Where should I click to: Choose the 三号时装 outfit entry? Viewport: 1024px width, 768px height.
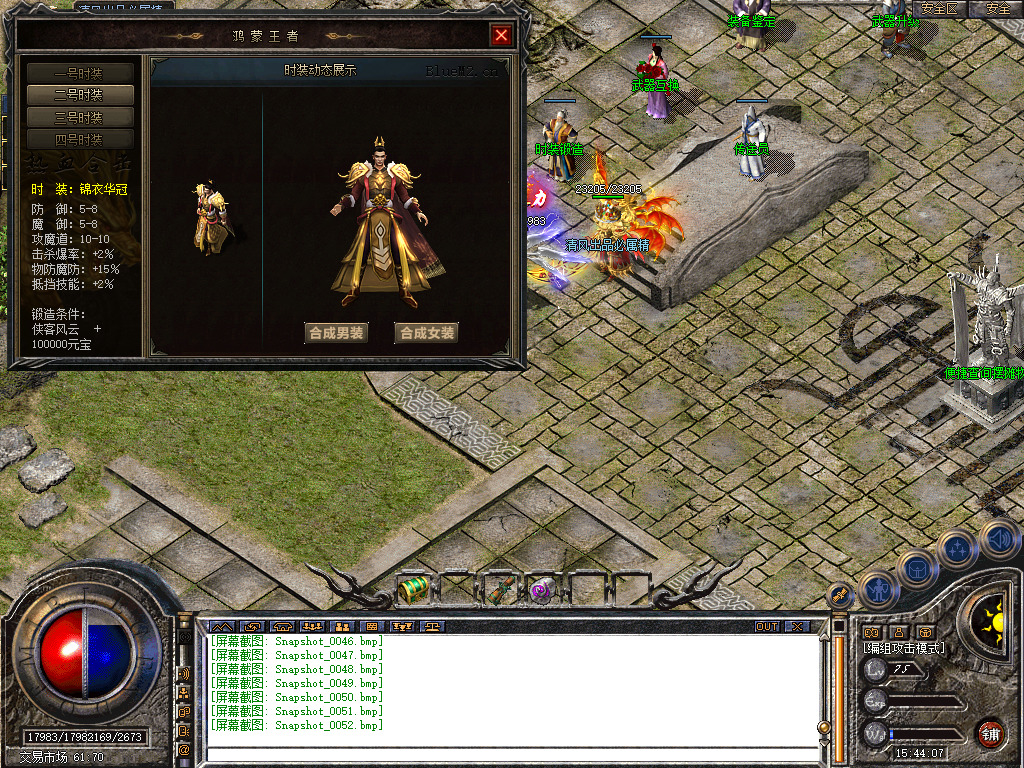coord(79,117)
